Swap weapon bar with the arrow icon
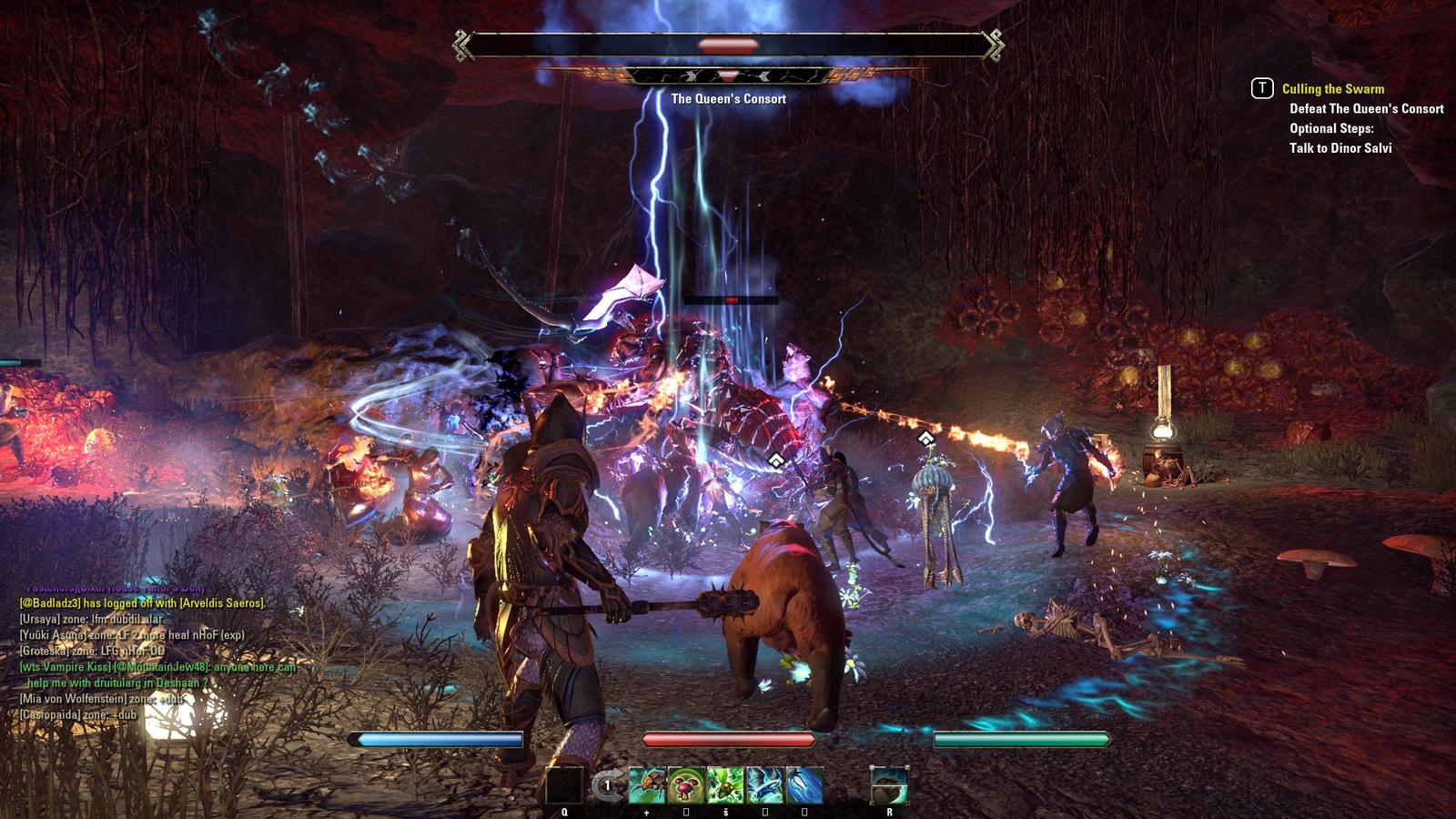Image resolution: width=1456 pixels, height=819 pixels. (606, 785)
